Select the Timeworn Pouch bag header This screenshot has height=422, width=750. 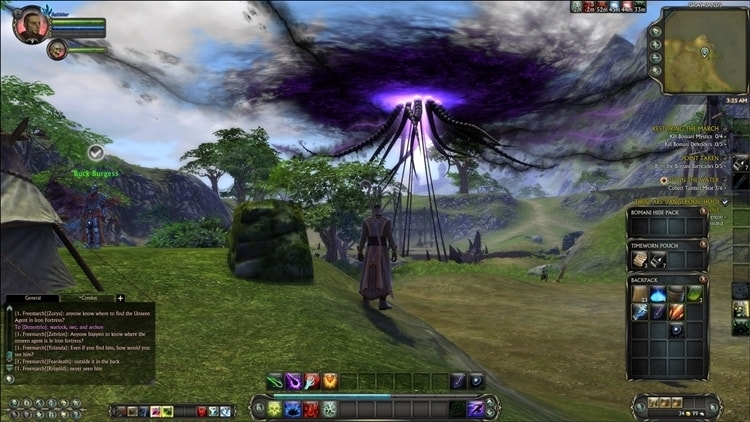click(662, 243)
